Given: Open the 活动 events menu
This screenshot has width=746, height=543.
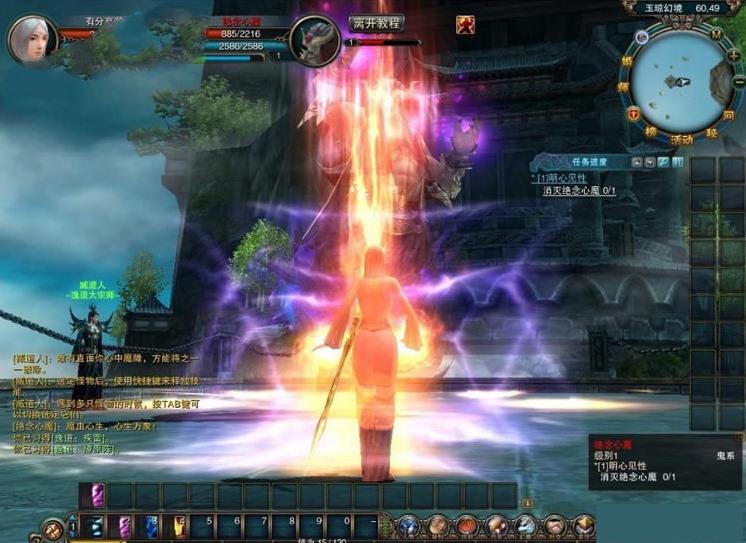Looking at the screenshot, I should [x=682, y=138].
